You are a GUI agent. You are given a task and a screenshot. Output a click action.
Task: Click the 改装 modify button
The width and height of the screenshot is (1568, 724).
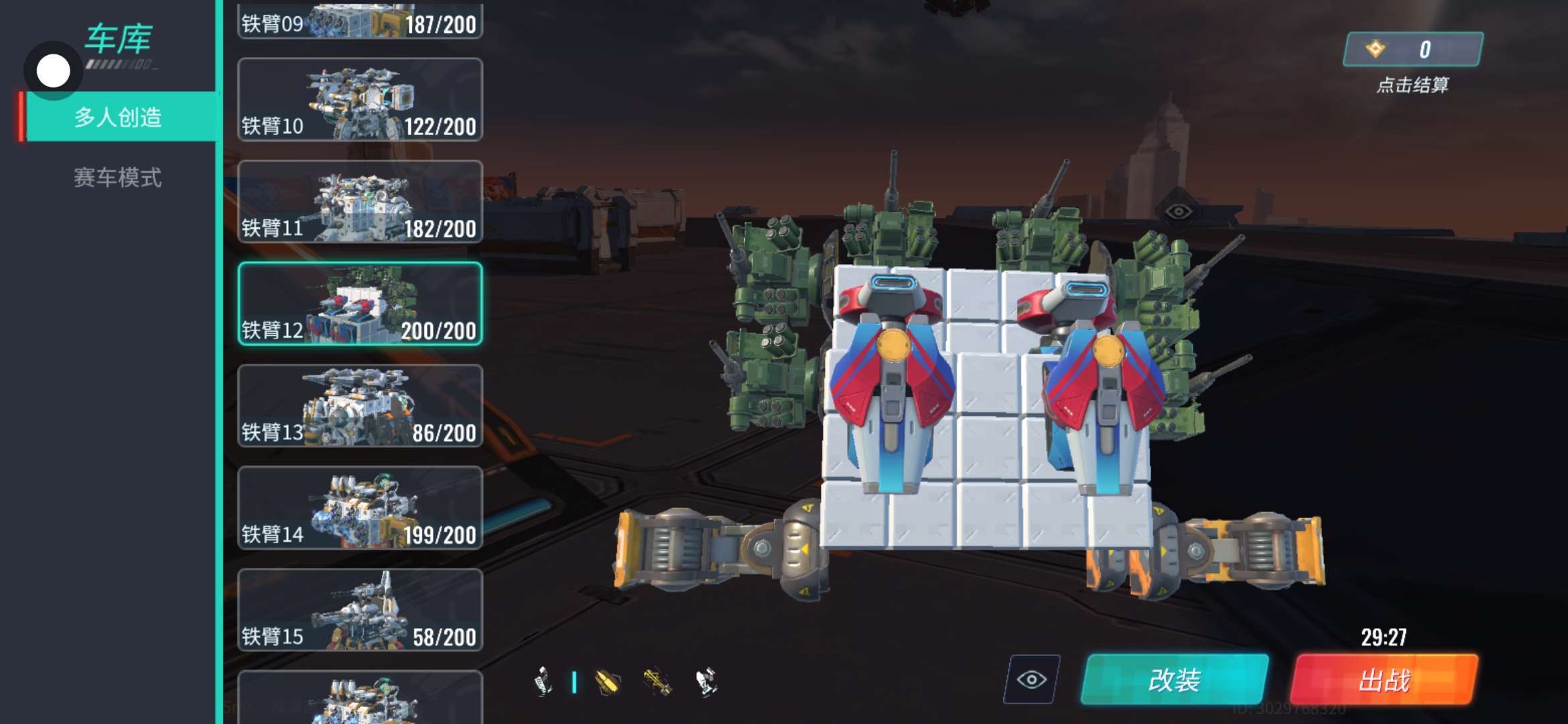tap(1174, 680)
